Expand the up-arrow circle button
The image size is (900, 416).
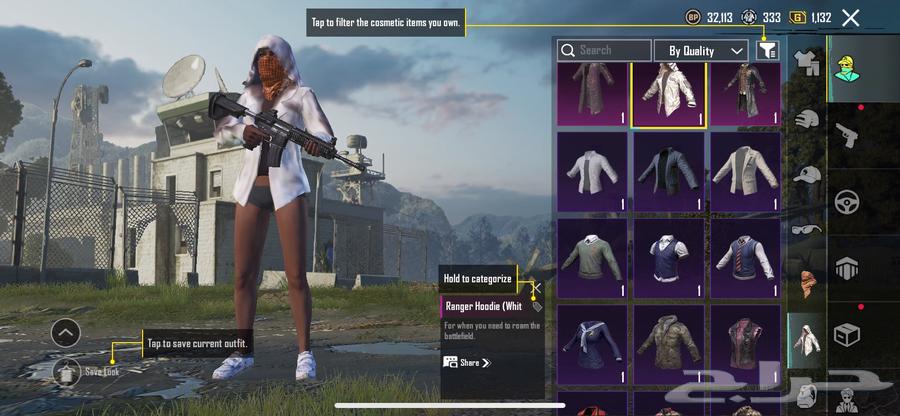point(66,332)
